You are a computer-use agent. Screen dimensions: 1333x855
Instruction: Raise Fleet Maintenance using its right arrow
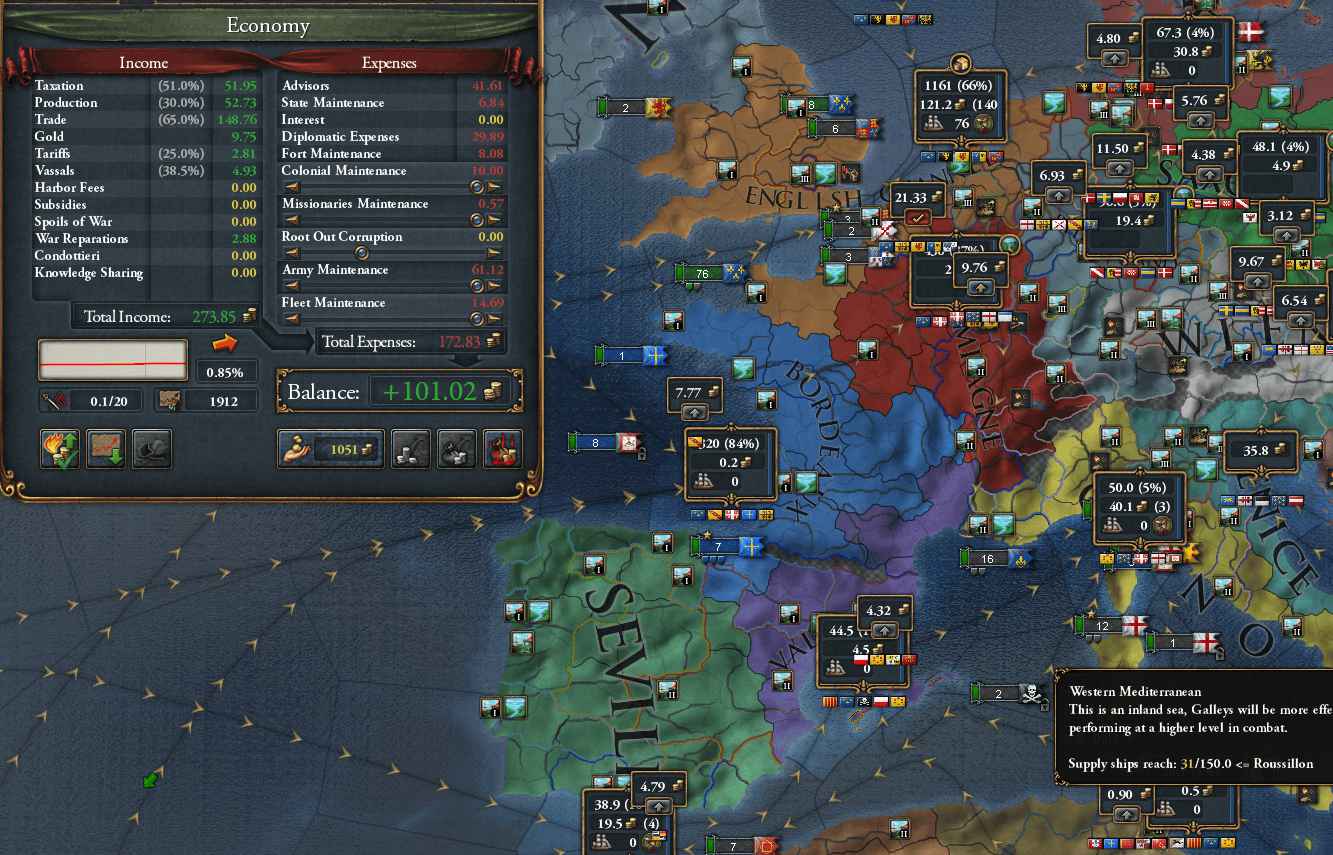tap(495, 319)
